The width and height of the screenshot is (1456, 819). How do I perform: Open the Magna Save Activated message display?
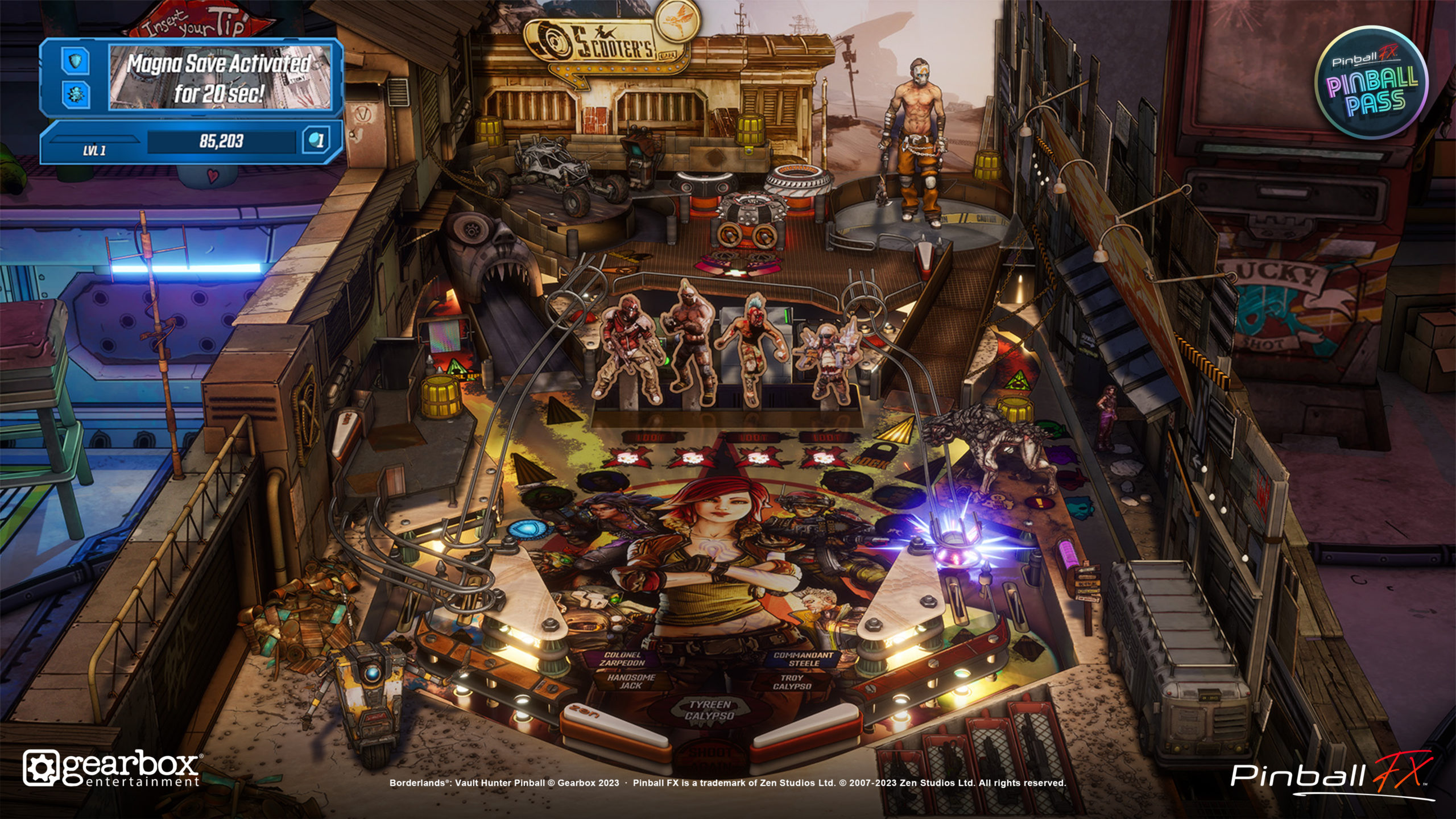(220, 78)
